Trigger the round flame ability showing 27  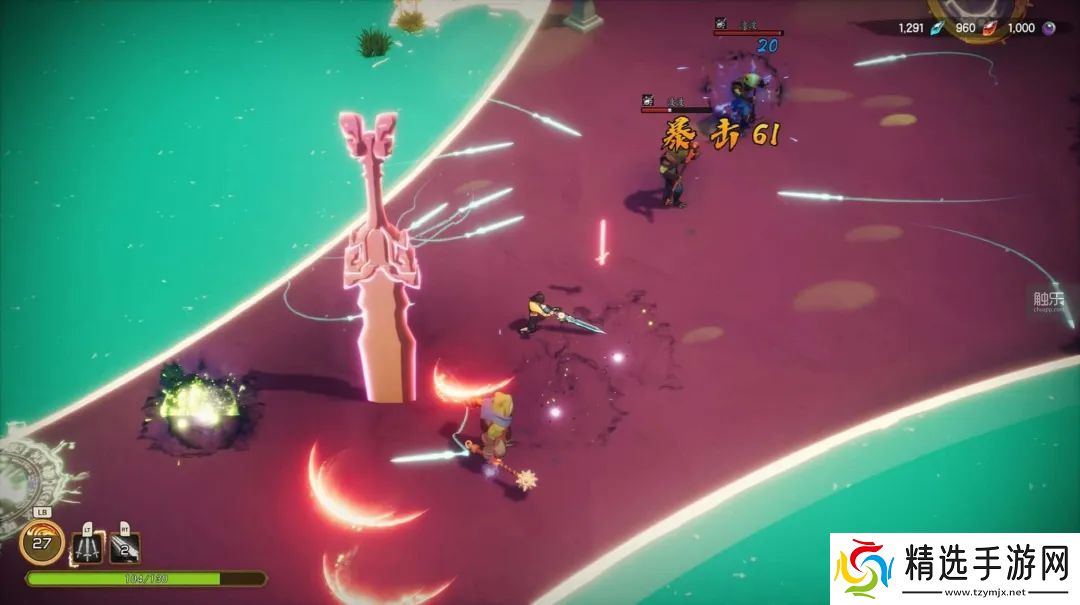point(42,543)
